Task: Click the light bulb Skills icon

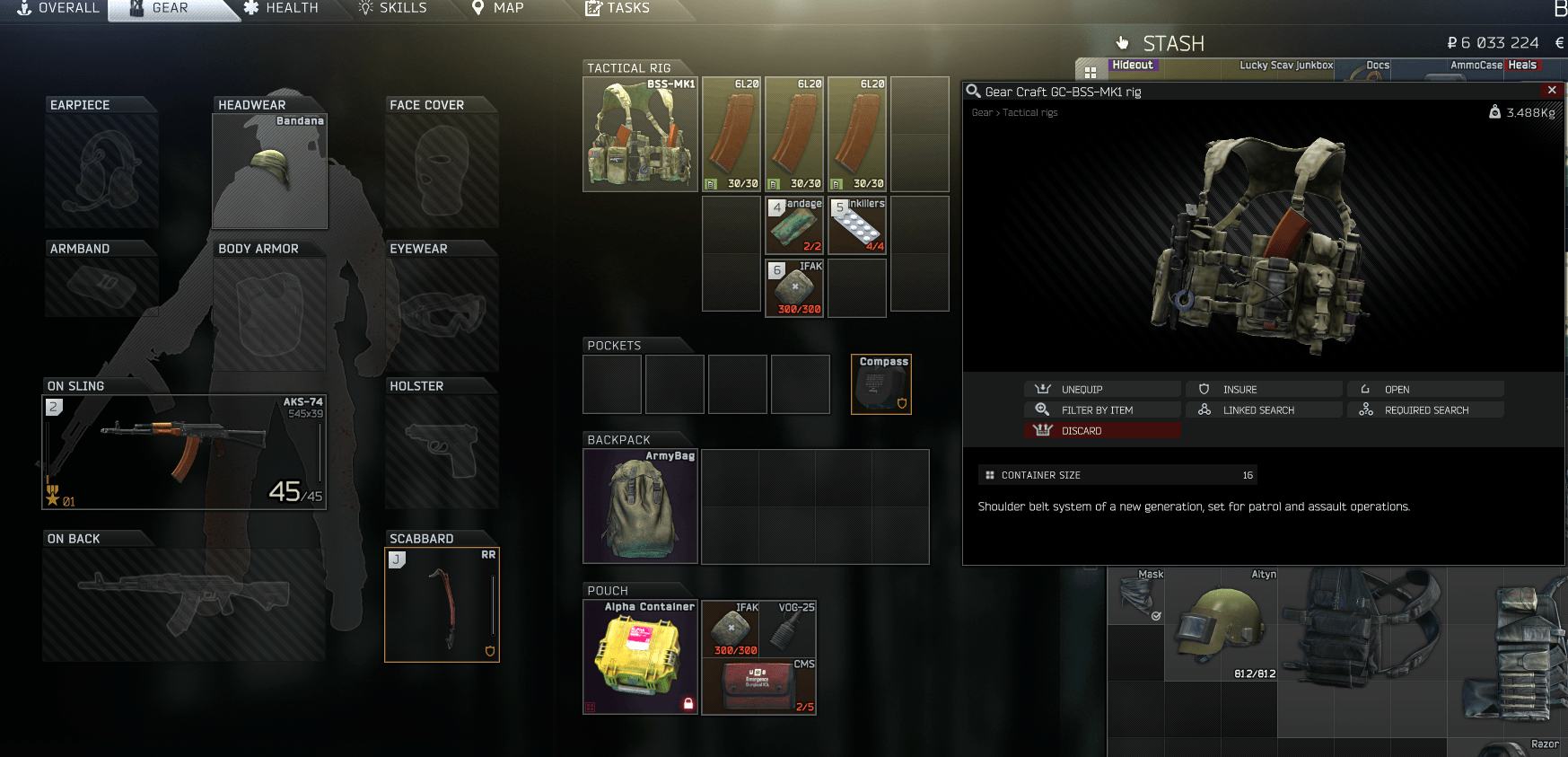Action: point(364,7)
